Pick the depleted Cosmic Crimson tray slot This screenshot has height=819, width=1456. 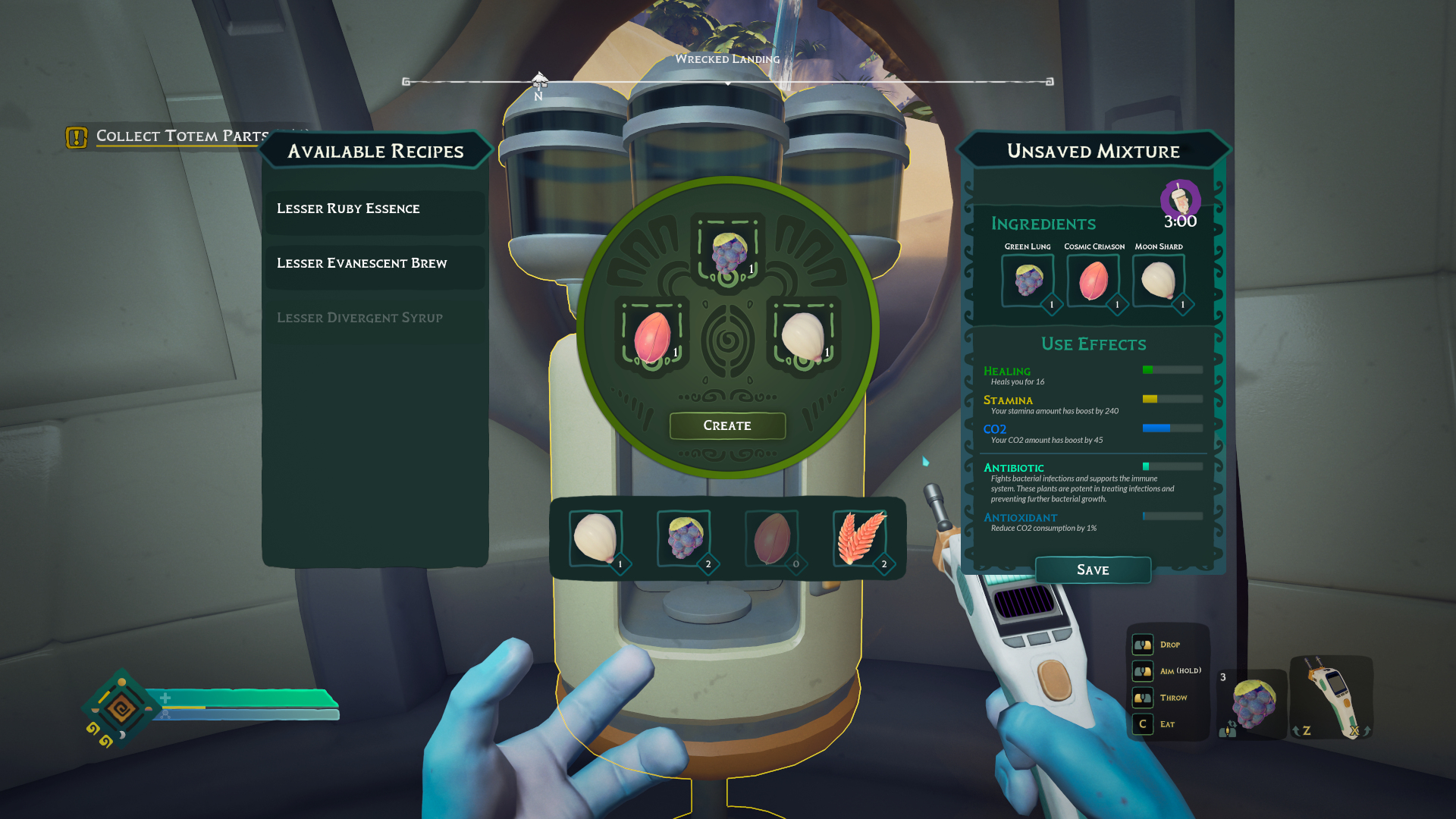[x=772, y=538]
